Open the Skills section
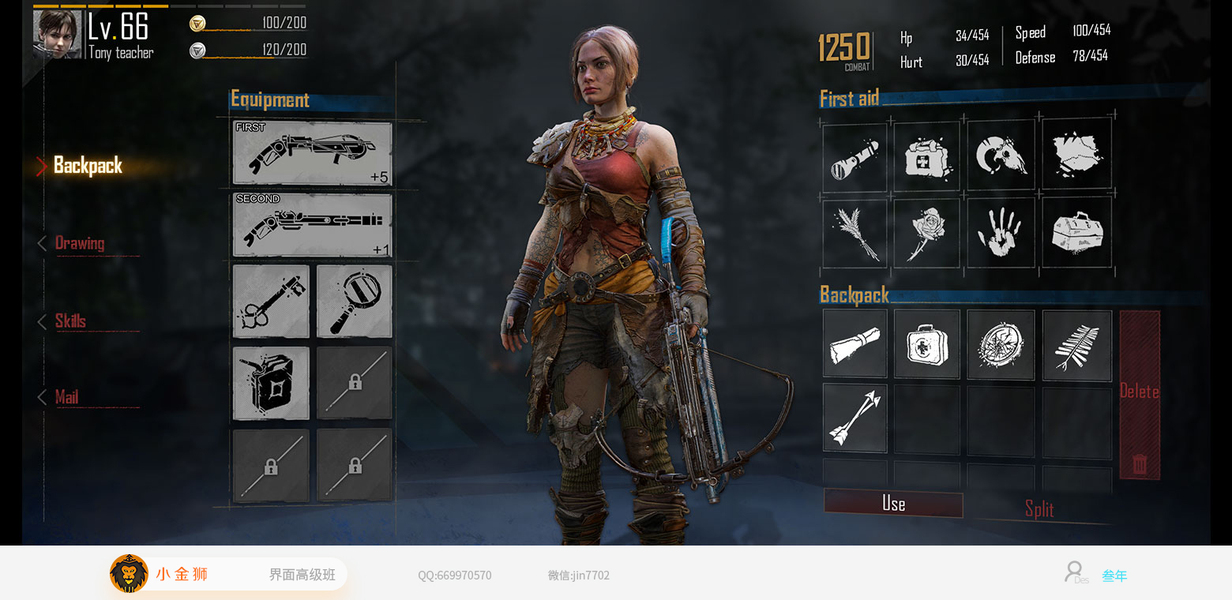 (x=70, y=321)
